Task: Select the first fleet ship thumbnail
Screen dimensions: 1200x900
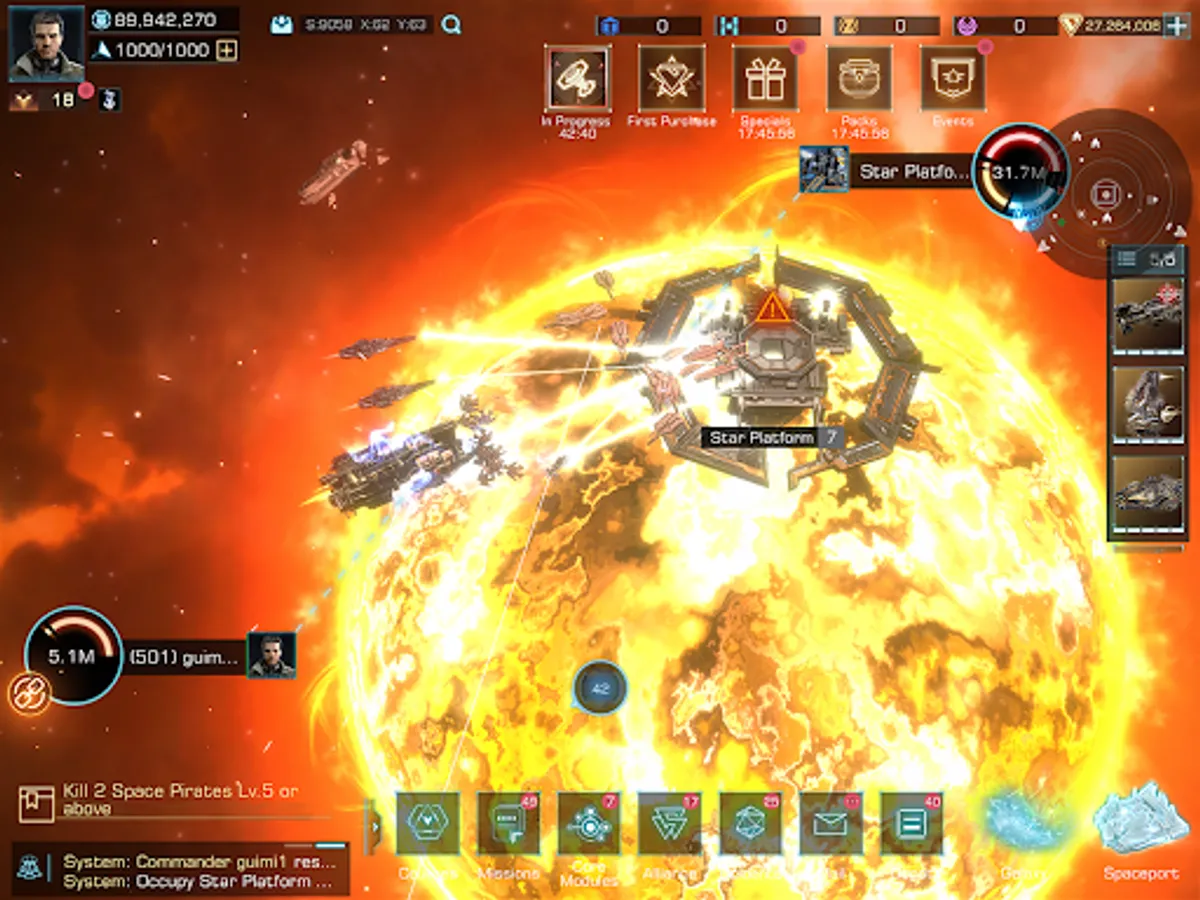Action: tap(1147, 314)
